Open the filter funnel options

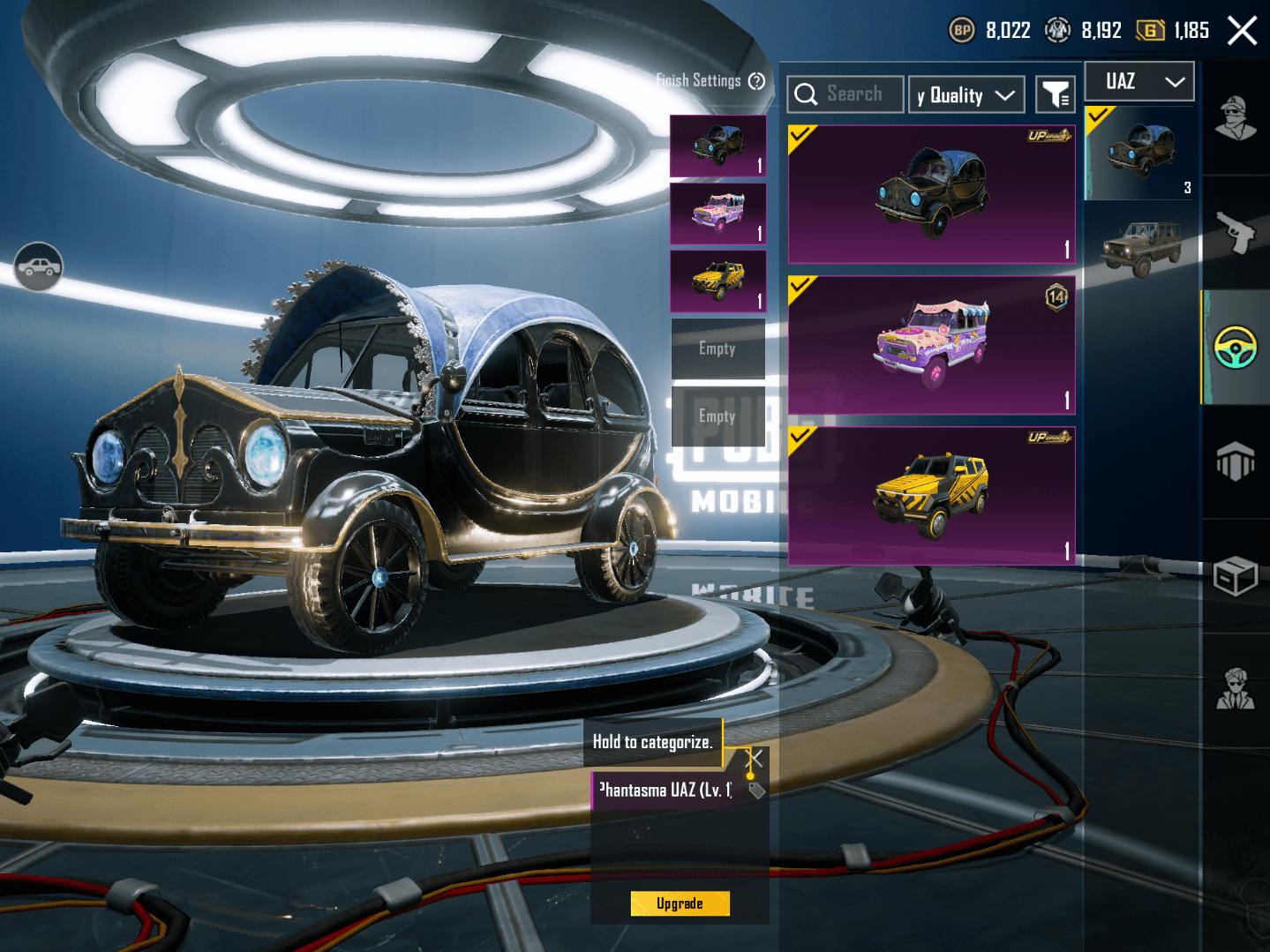pos(1056,95)
